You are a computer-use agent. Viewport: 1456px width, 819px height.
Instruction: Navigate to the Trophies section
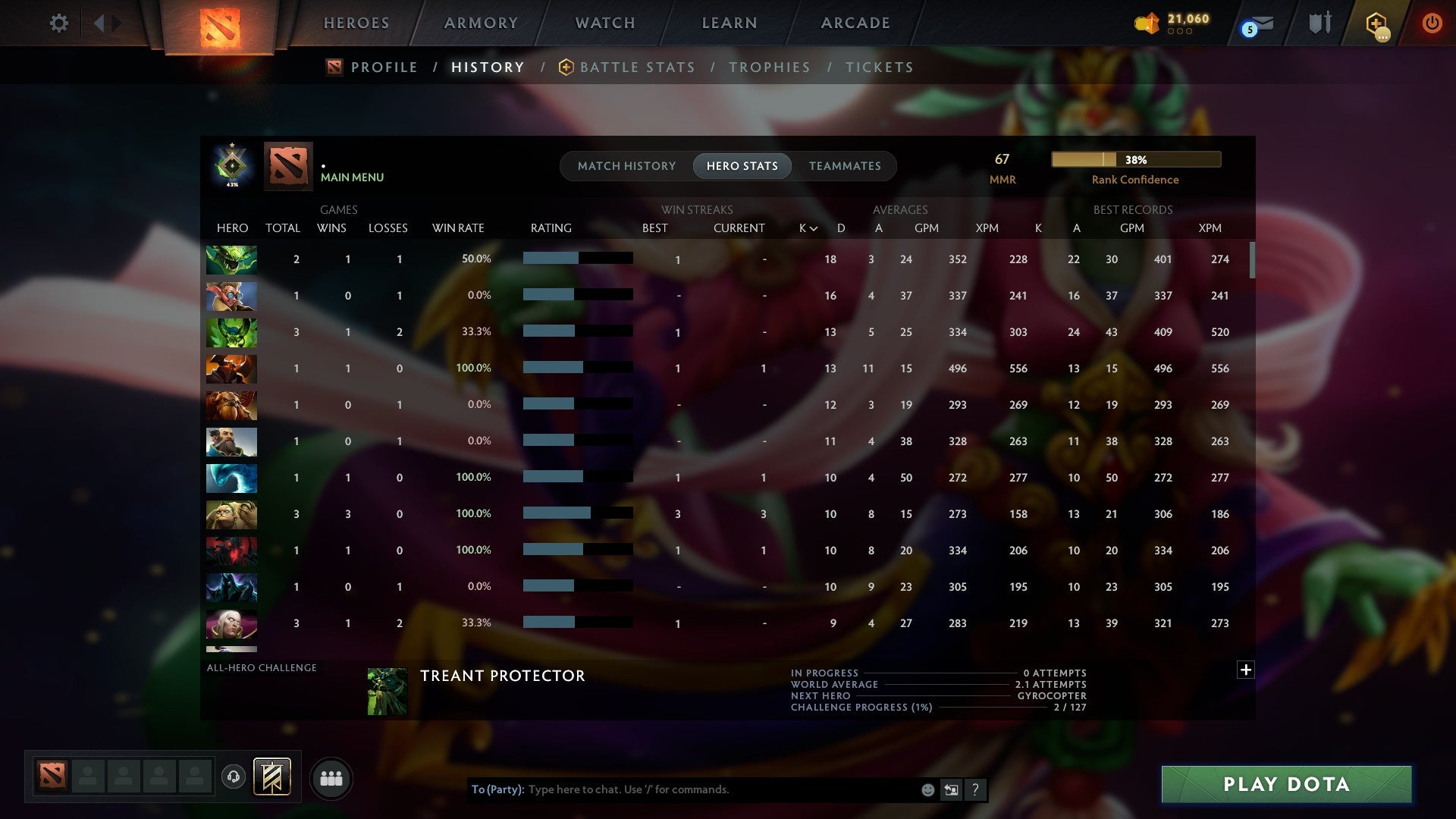pos(769,67)
